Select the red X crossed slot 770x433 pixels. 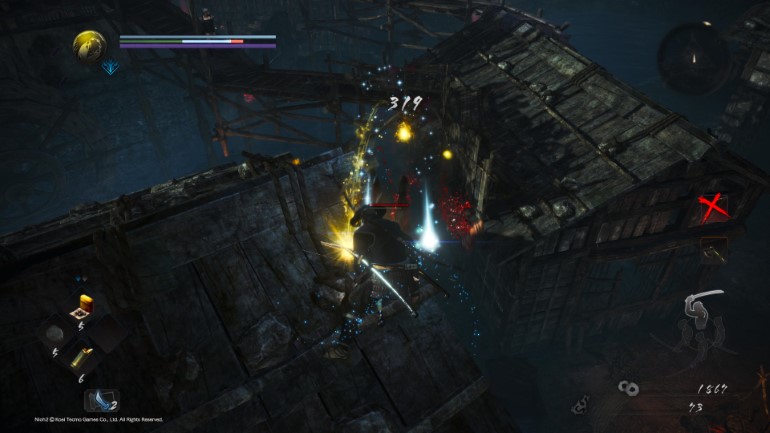(x=713, y=207)
